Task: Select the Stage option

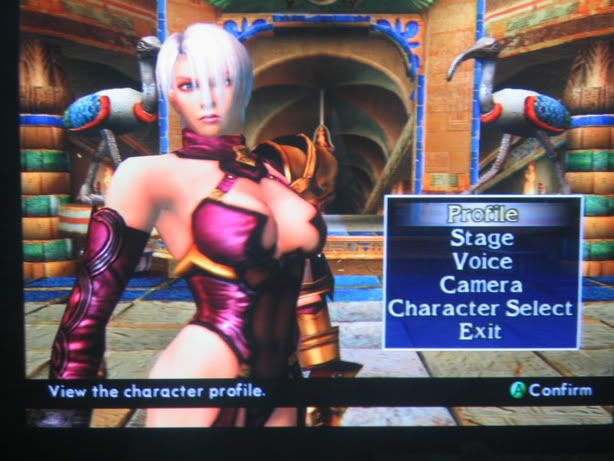Action: (x=482, y=238)
